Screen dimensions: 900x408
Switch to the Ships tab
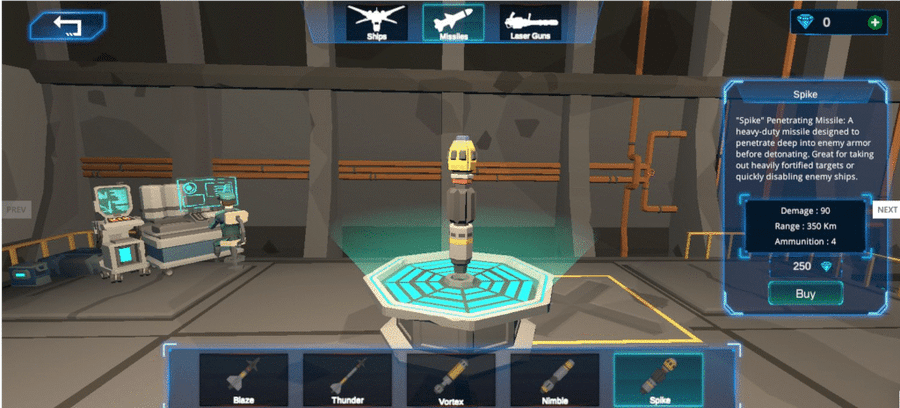point(376,22)
